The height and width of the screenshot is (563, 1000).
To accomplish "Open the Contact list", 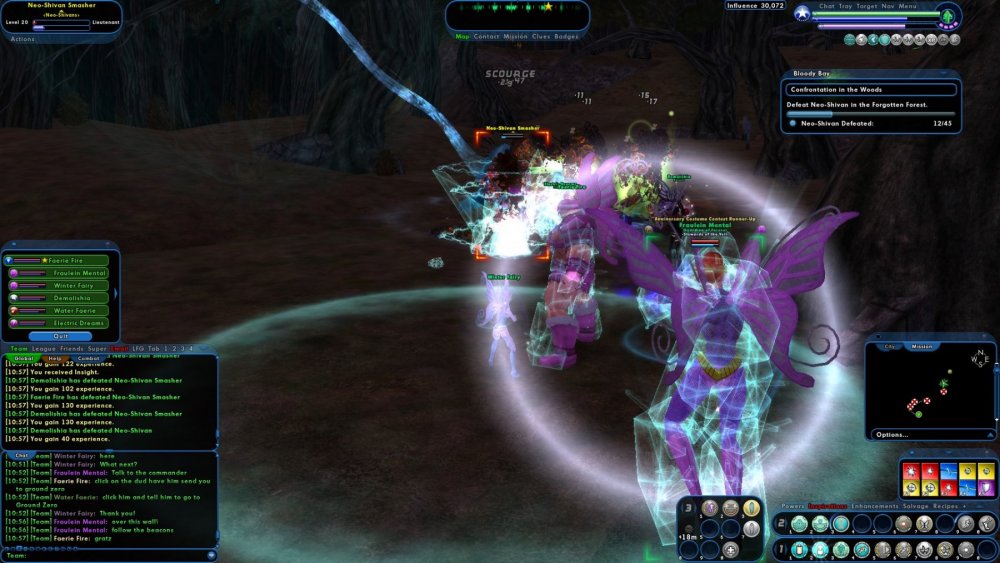I will click(486, 36).
